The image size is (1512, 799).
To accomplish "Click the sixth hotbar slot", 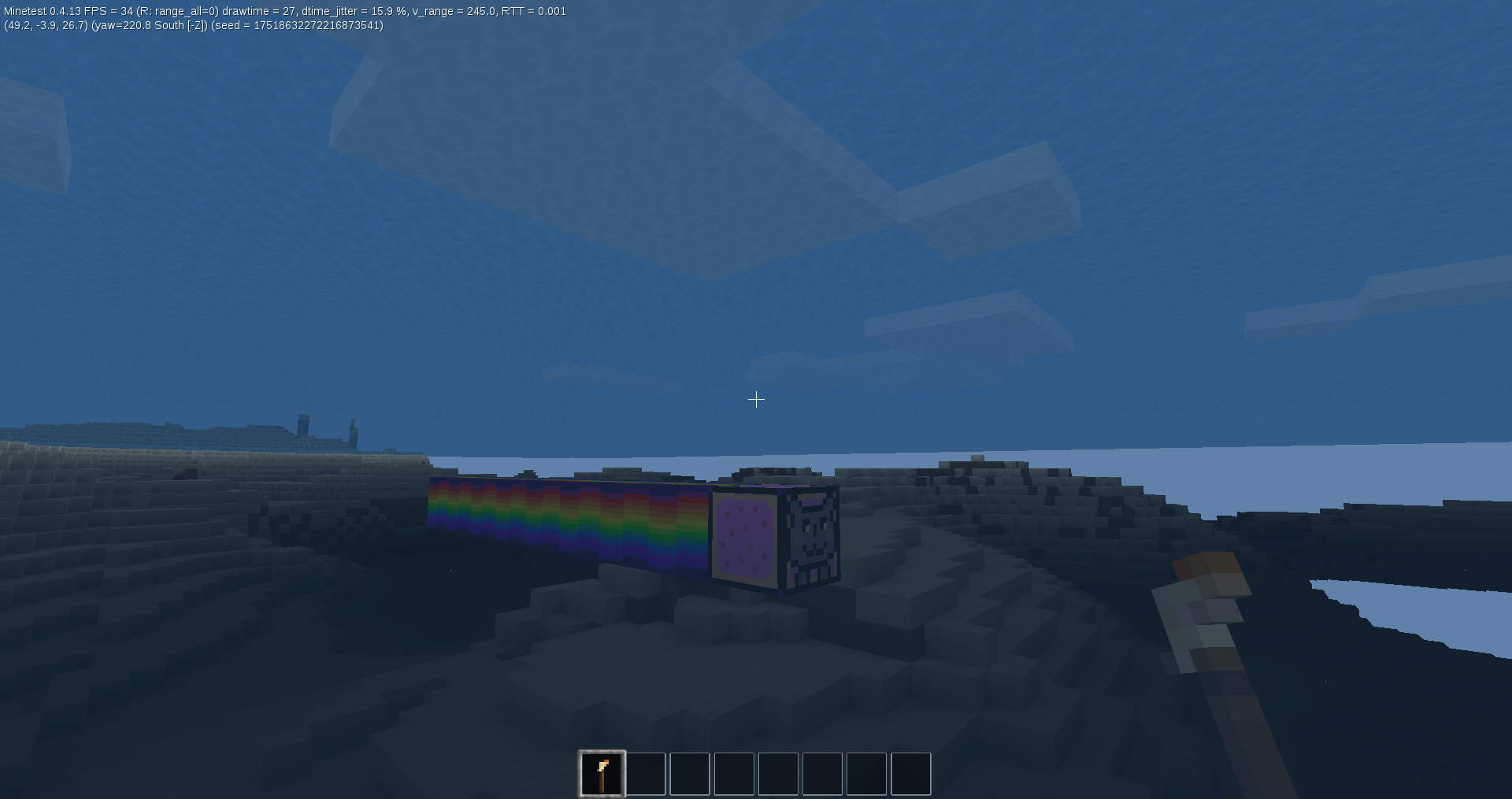I will point(822,773).
